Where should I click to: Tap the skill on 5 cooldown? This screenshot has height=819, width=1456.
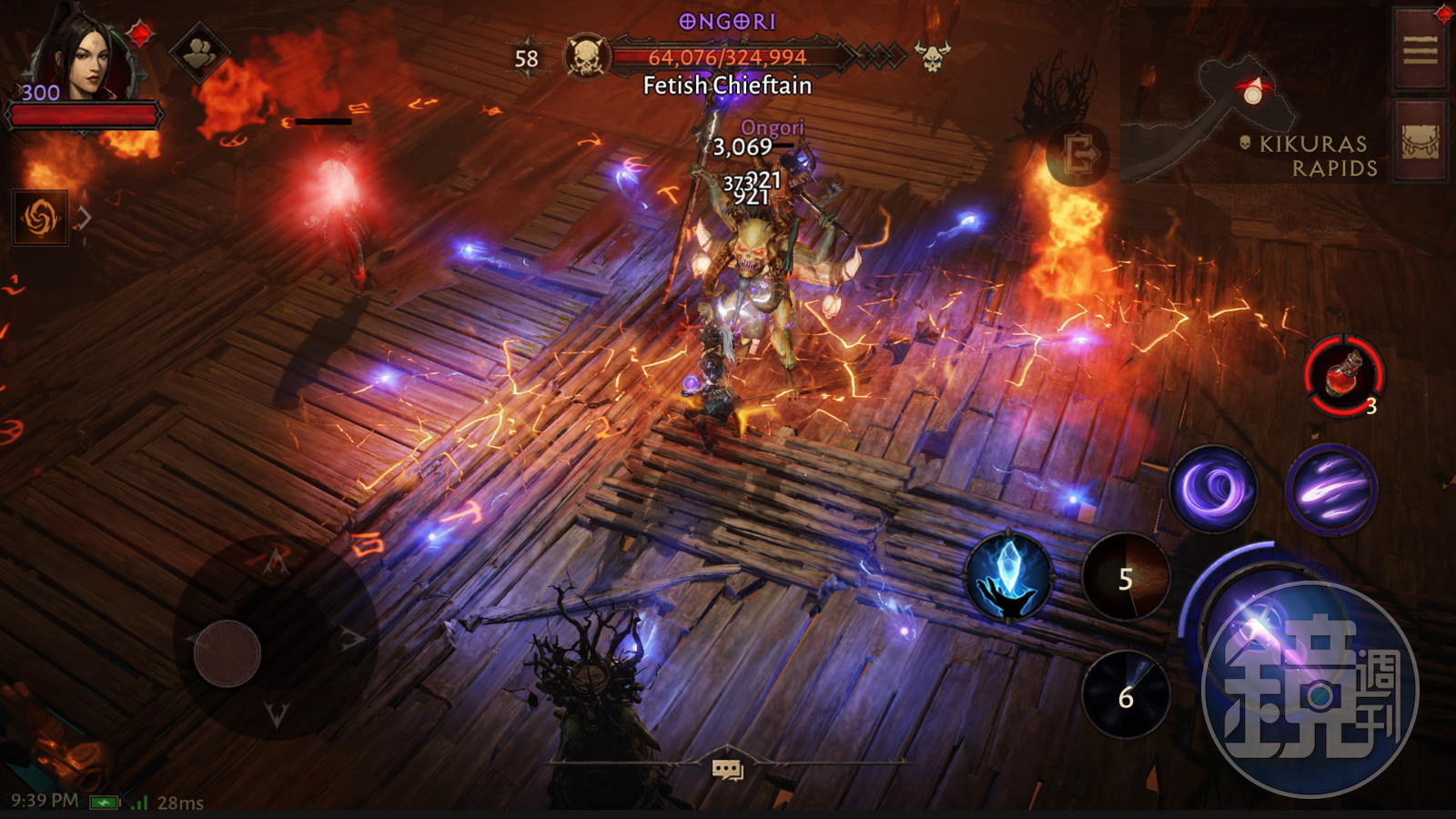1126,579
